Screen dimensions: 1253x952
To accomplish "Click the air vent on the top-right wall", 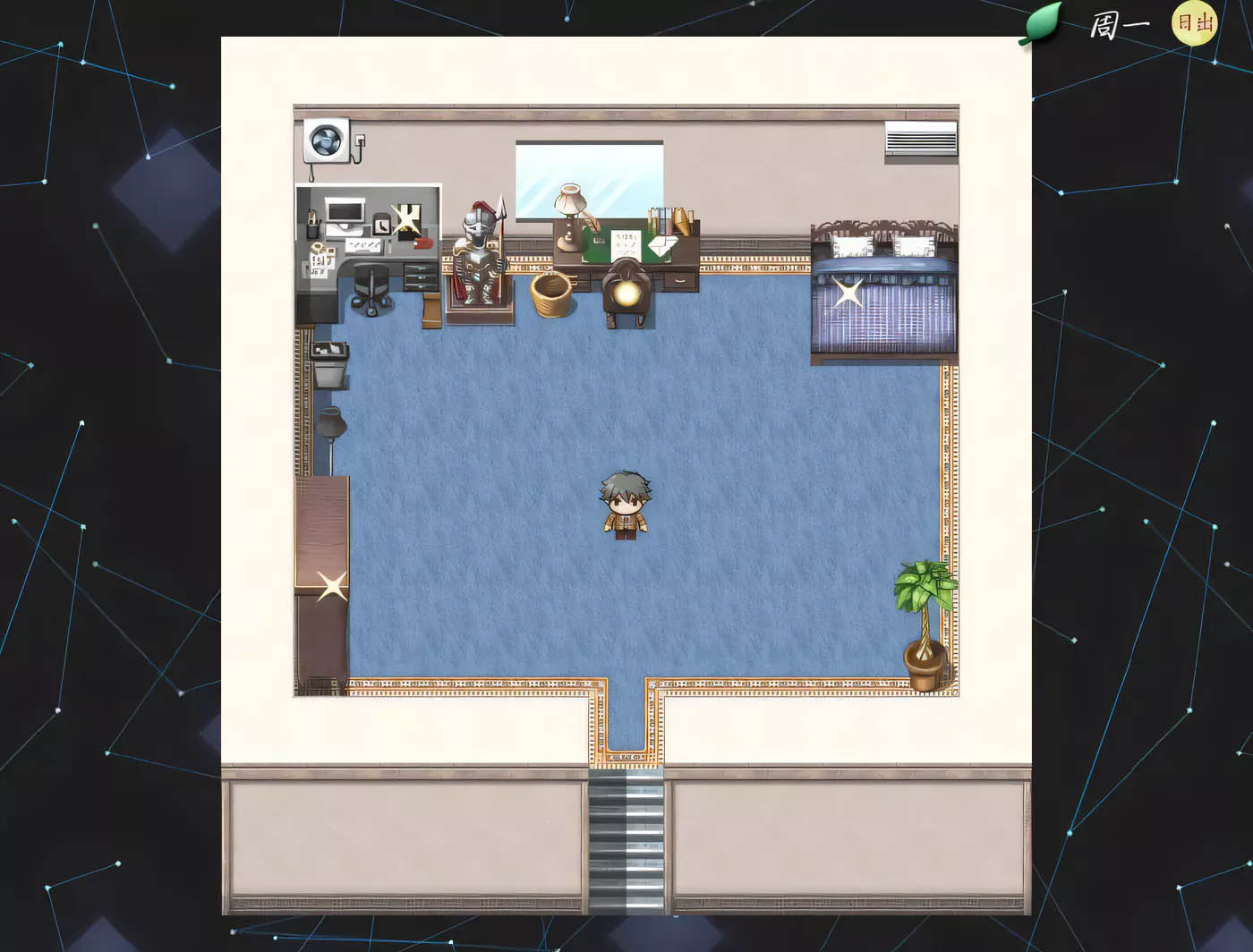I will pyautogui.click(x=920, y=138).
